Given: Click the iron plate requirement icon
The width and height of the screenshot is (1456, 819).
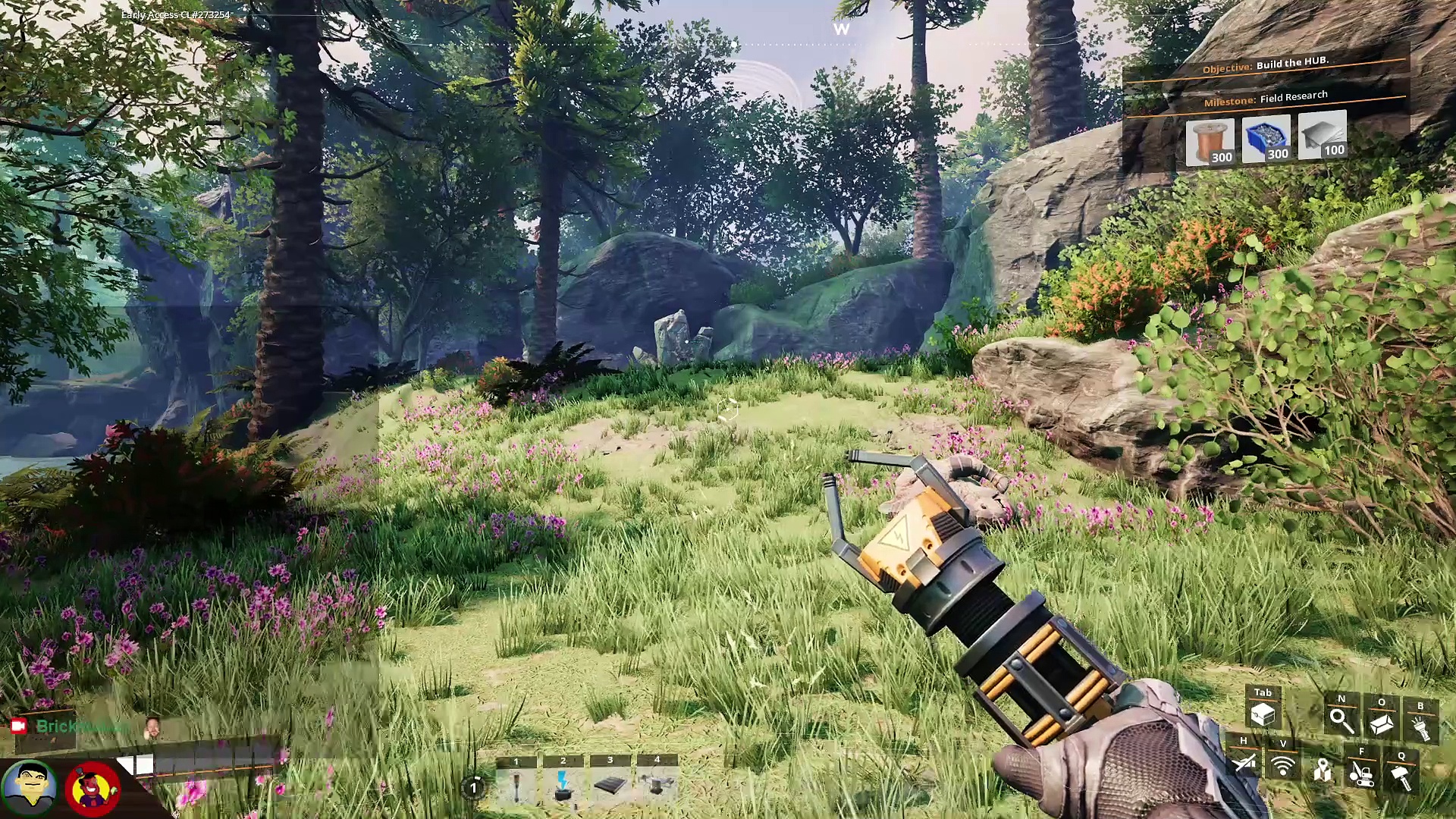Looking at the screenshot, I should click(1323, 136).
